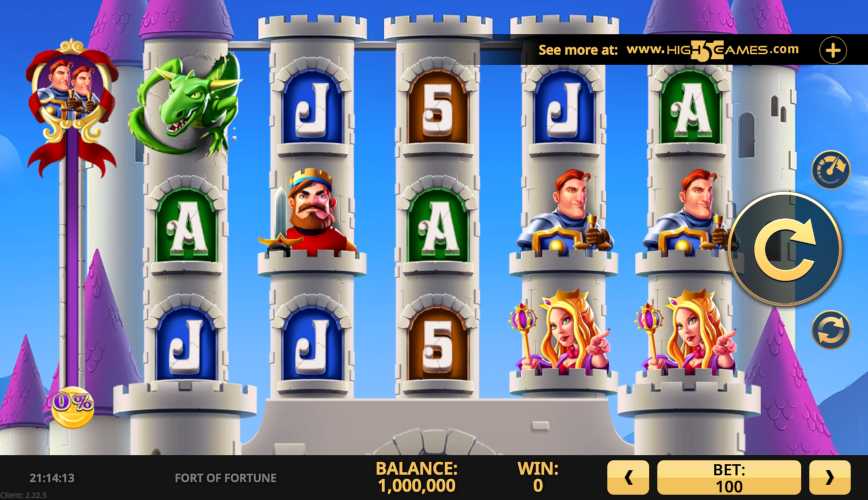The image size is (868, 500).
Task: Open the autoplay spin option
Action: [x=830, y=329]
